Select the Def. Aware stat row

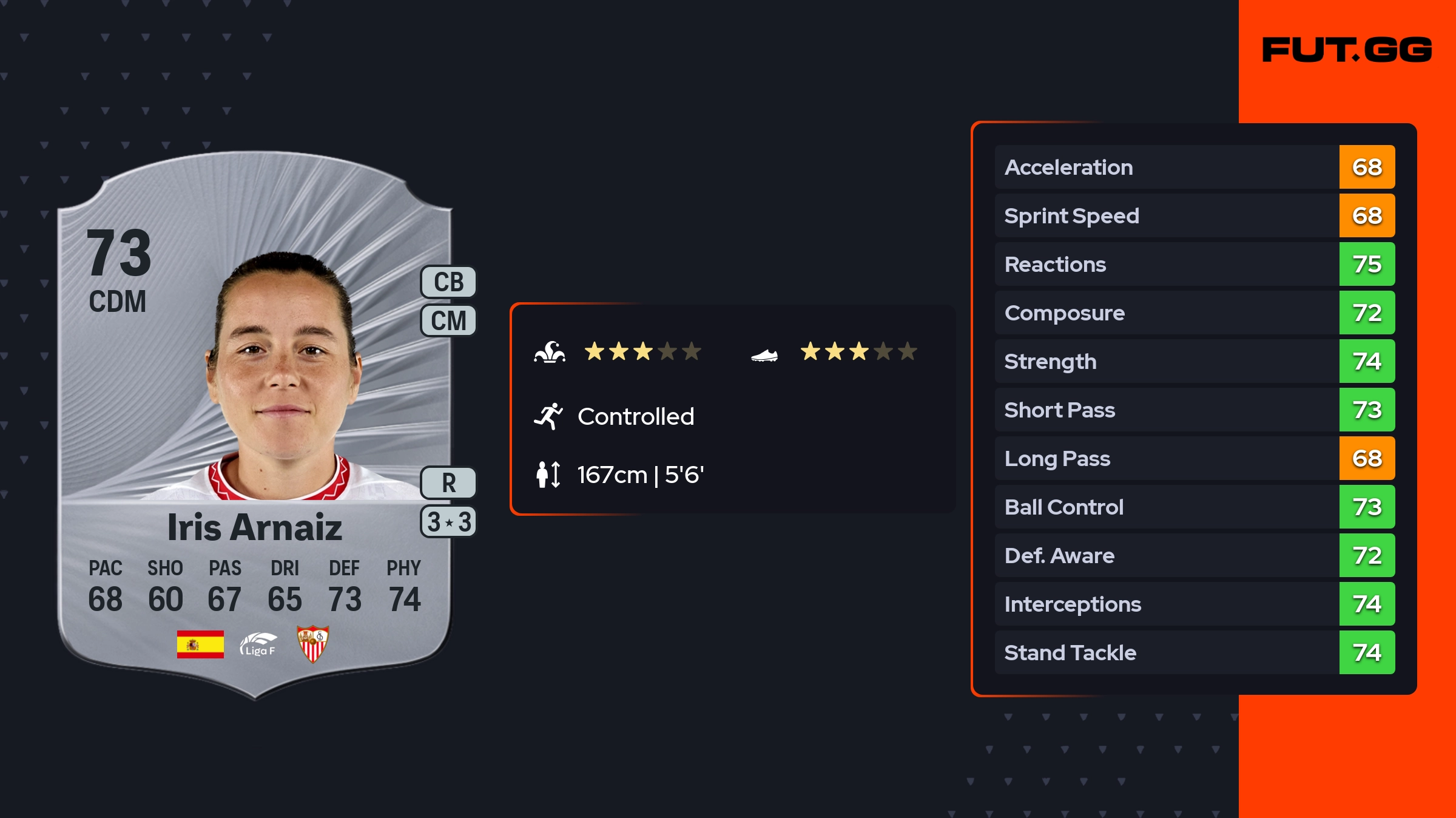coord(1194,555)
